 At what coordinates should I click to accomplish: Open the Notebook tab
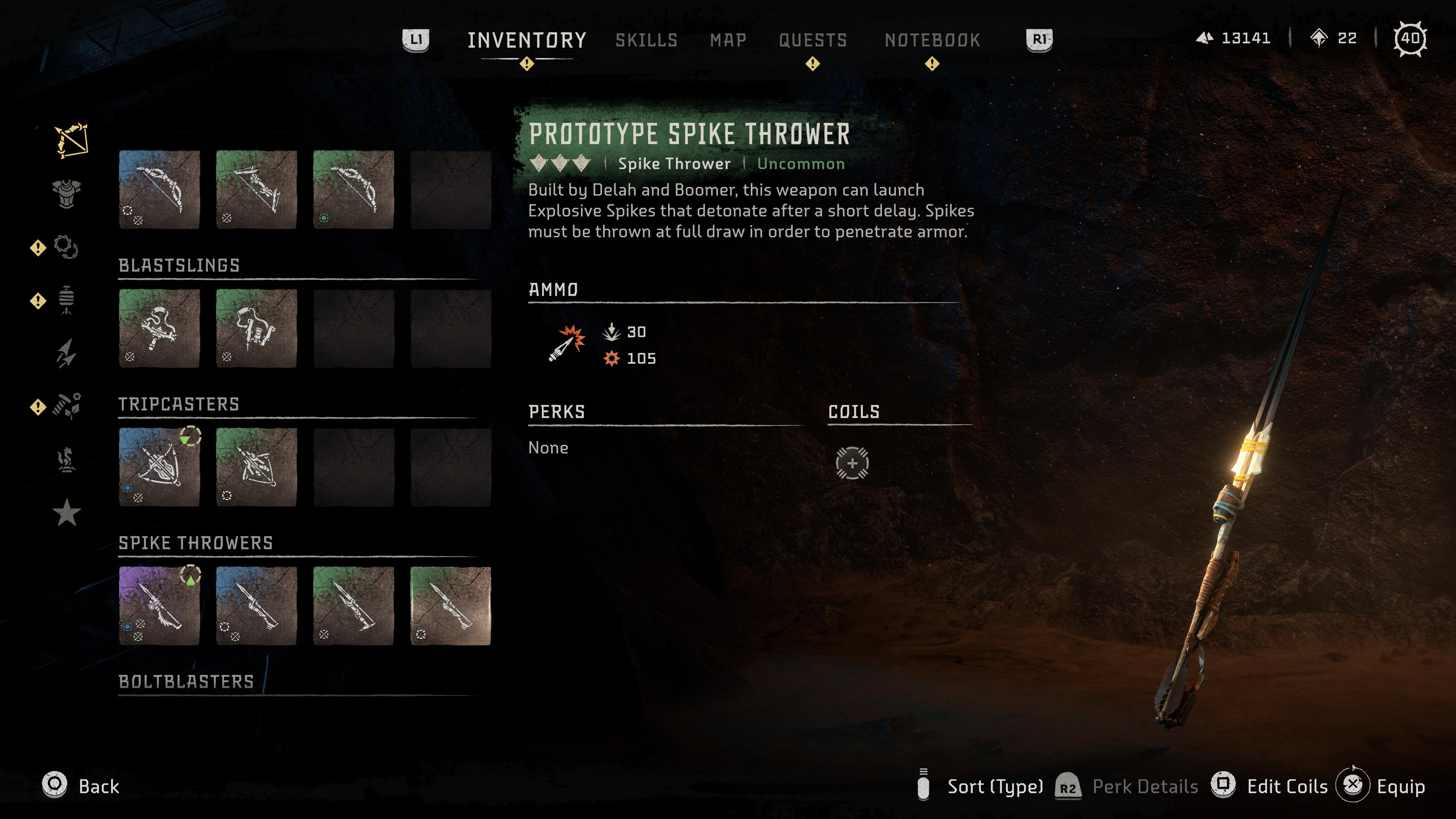[x=932, y=40]
